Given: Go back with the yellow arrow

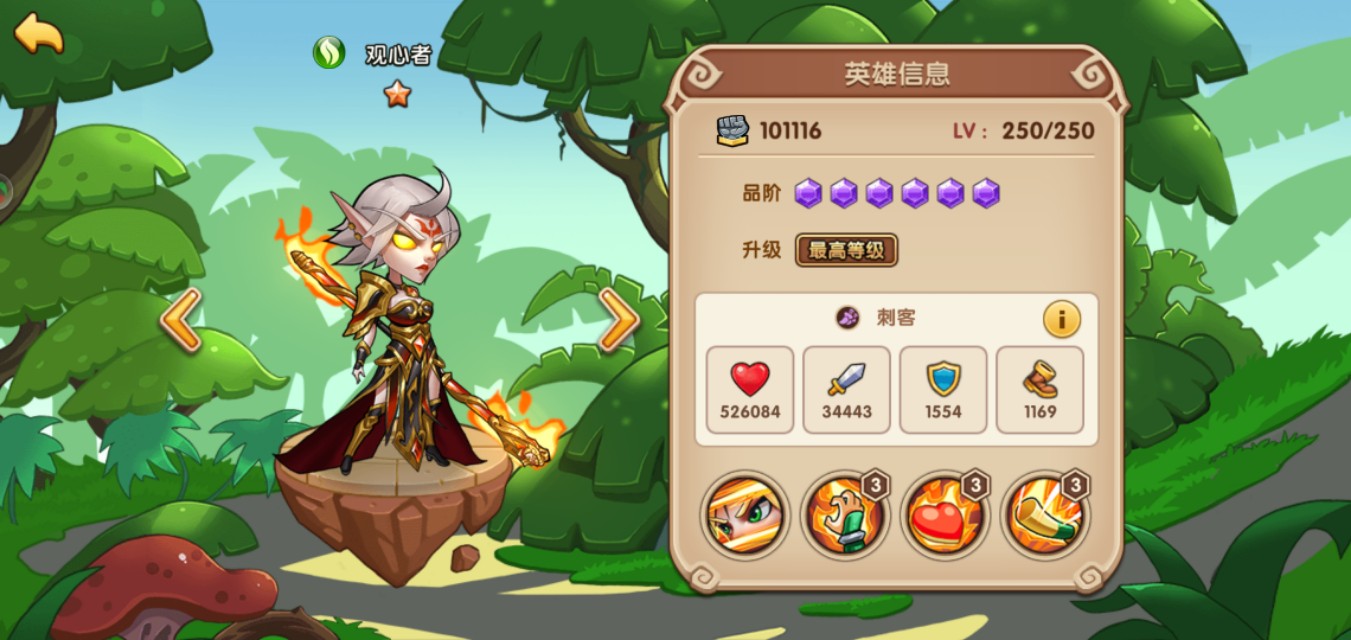Looking at the screenshot, I should click(x=38, y=33).
